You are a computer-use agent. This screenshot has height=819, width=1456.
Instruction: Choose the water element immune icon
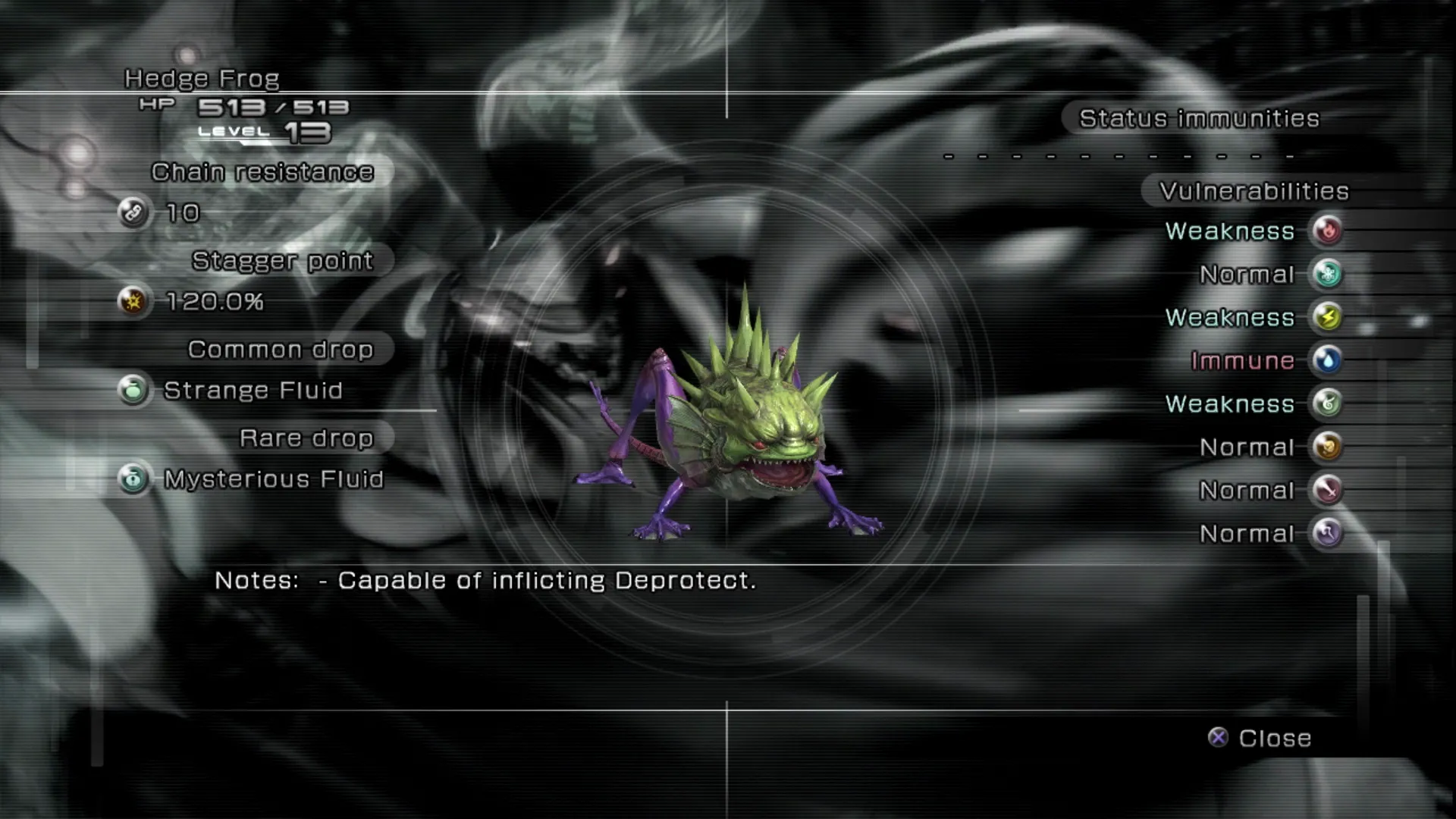click(1327, 360)
